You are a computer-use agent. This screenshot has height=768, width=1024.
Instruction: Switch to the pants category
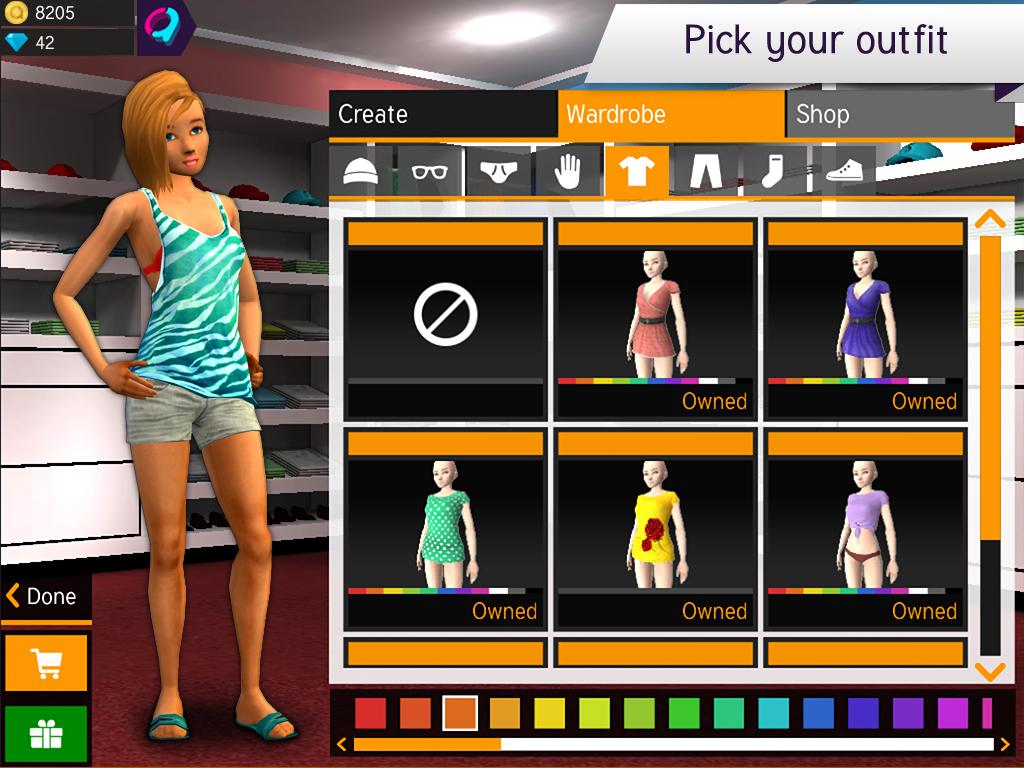tap(706, 171)
